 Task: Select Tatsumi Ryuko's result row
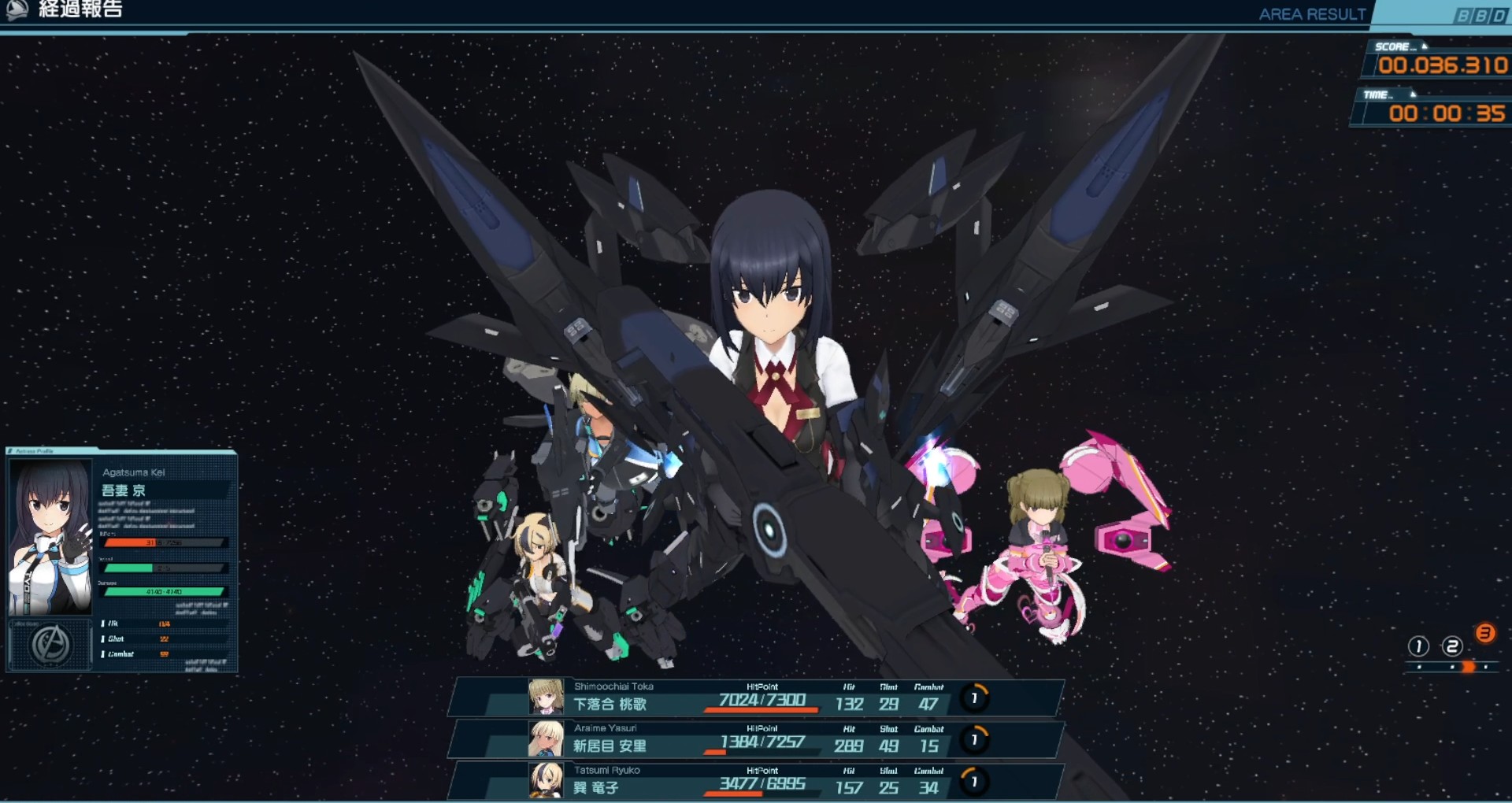(756, 781)
